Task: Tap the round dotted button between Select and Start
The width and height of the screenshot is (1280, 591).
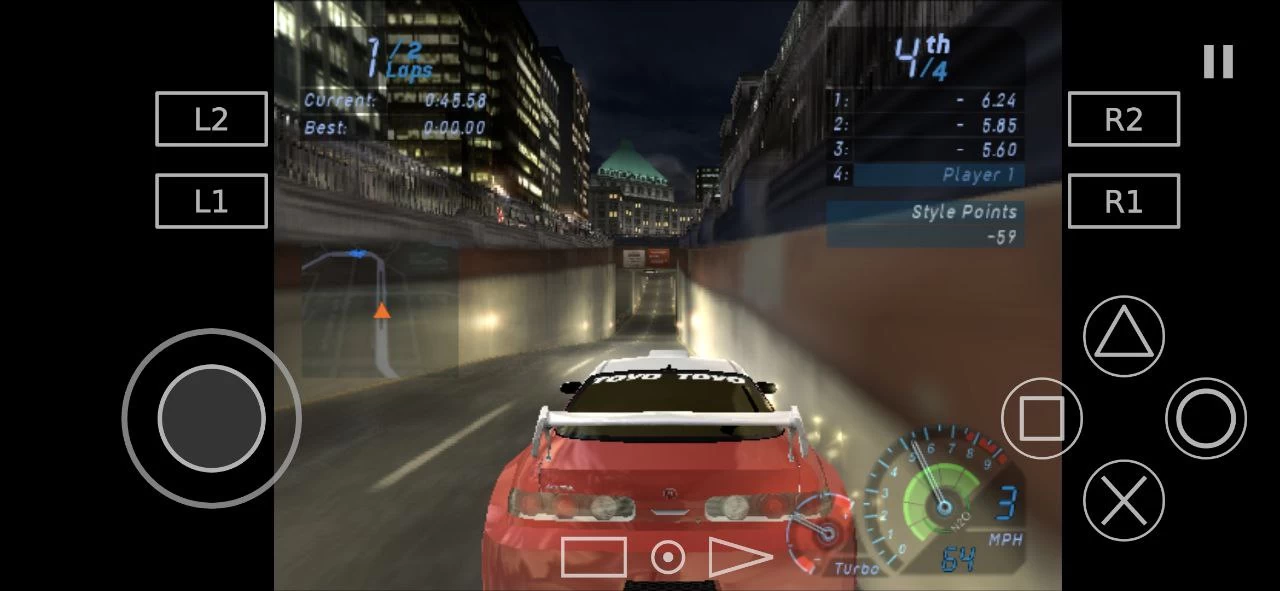Action: [668, 557]
